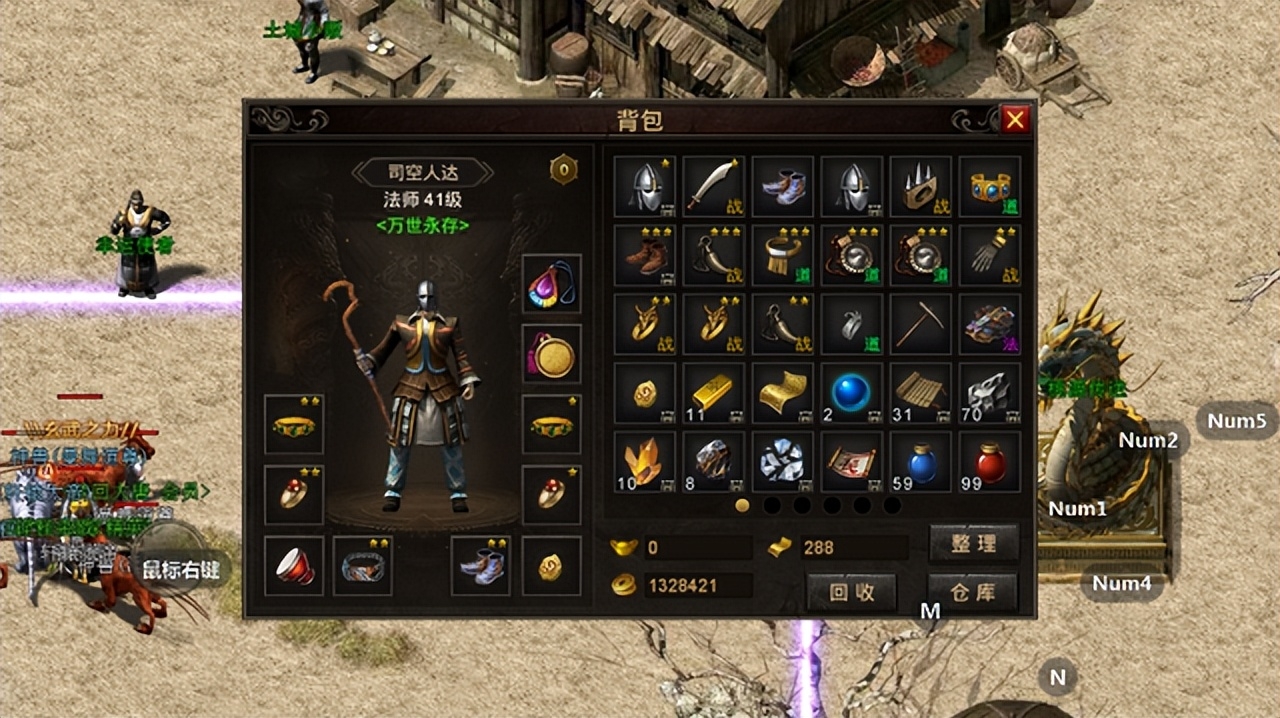
Task: Select the equipped gold medal slot
Action: tap(551, 354)
